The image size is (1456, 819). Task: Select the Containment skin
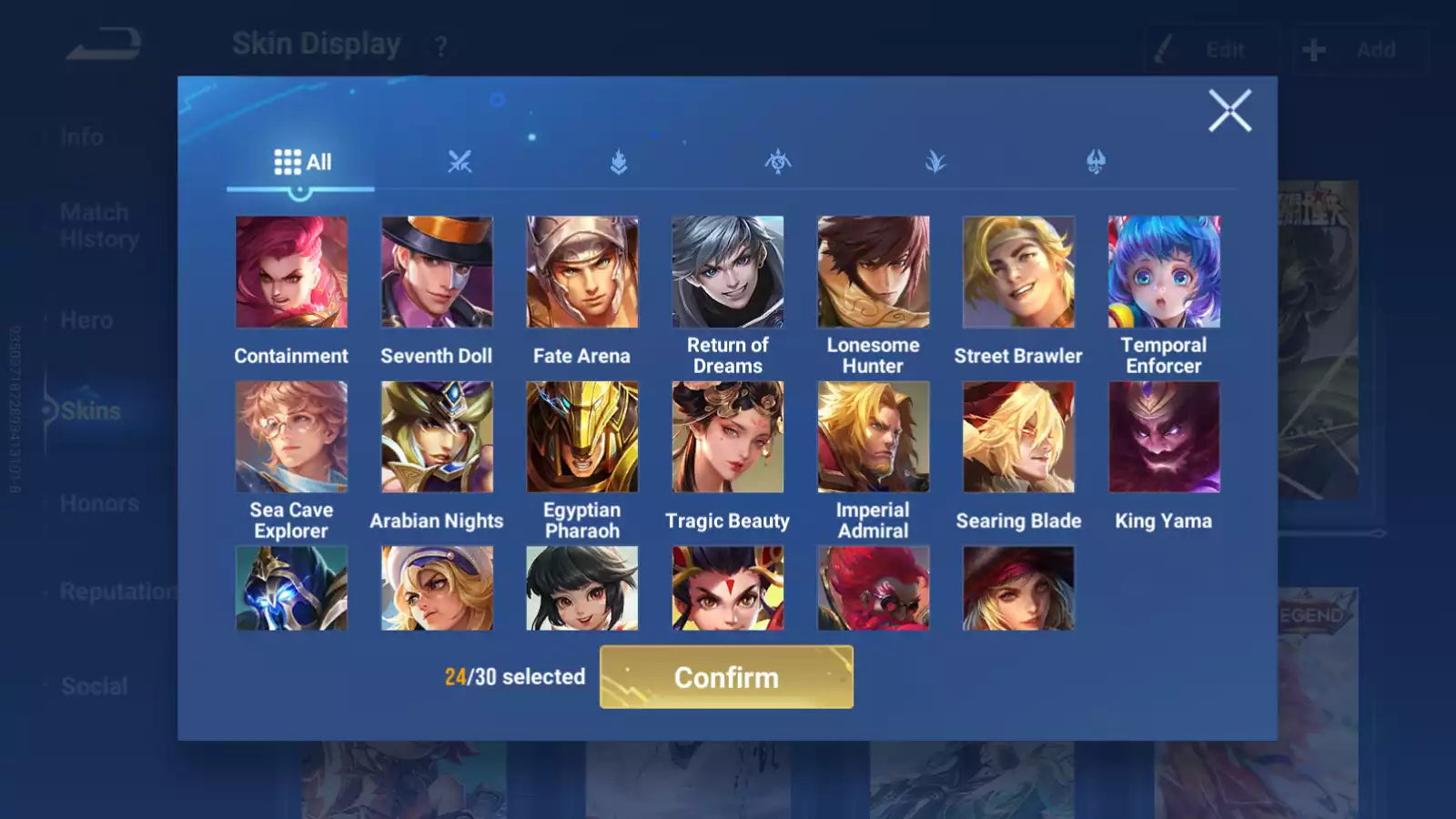(291, 272)
